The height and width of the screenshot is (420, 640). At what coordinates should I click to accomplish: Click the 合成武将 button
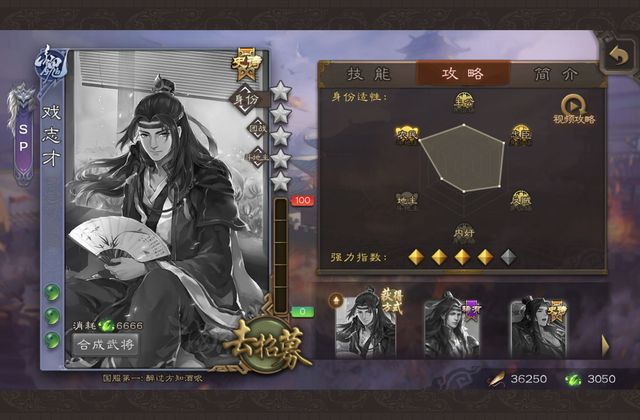pos(106,343)
